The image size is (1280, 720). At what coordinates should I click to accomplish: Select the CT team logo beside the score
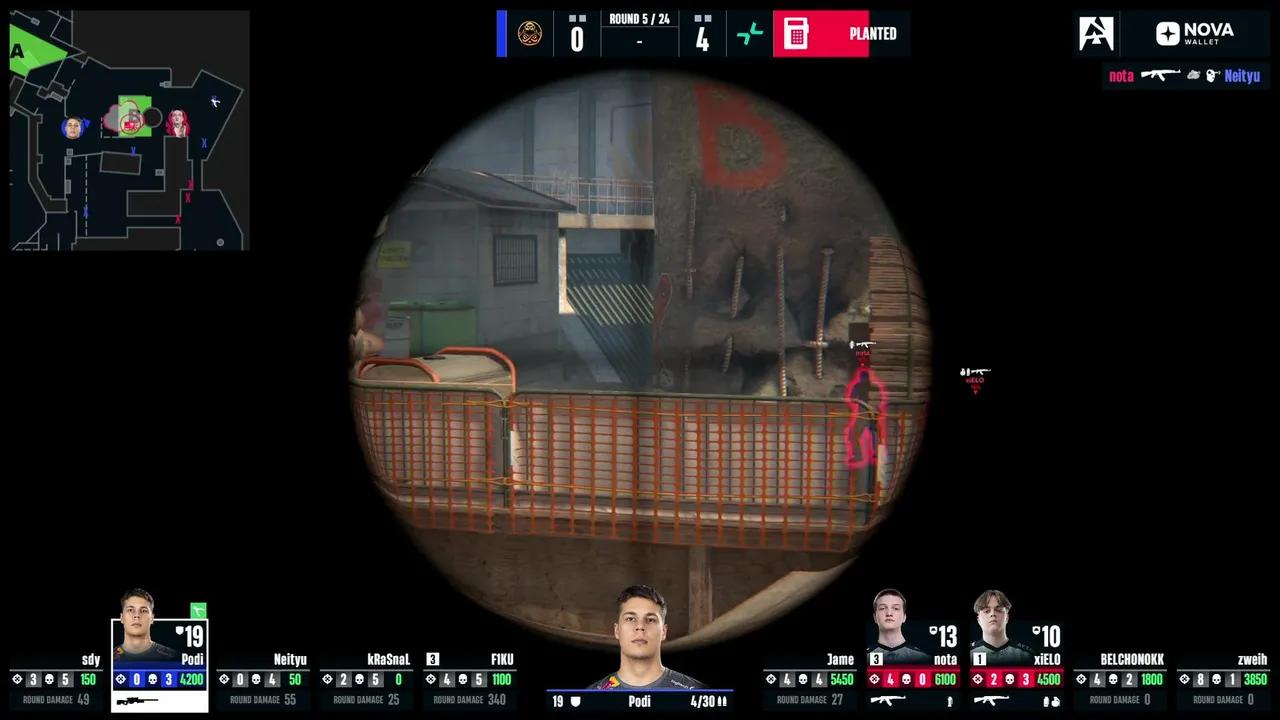[530, 33]
